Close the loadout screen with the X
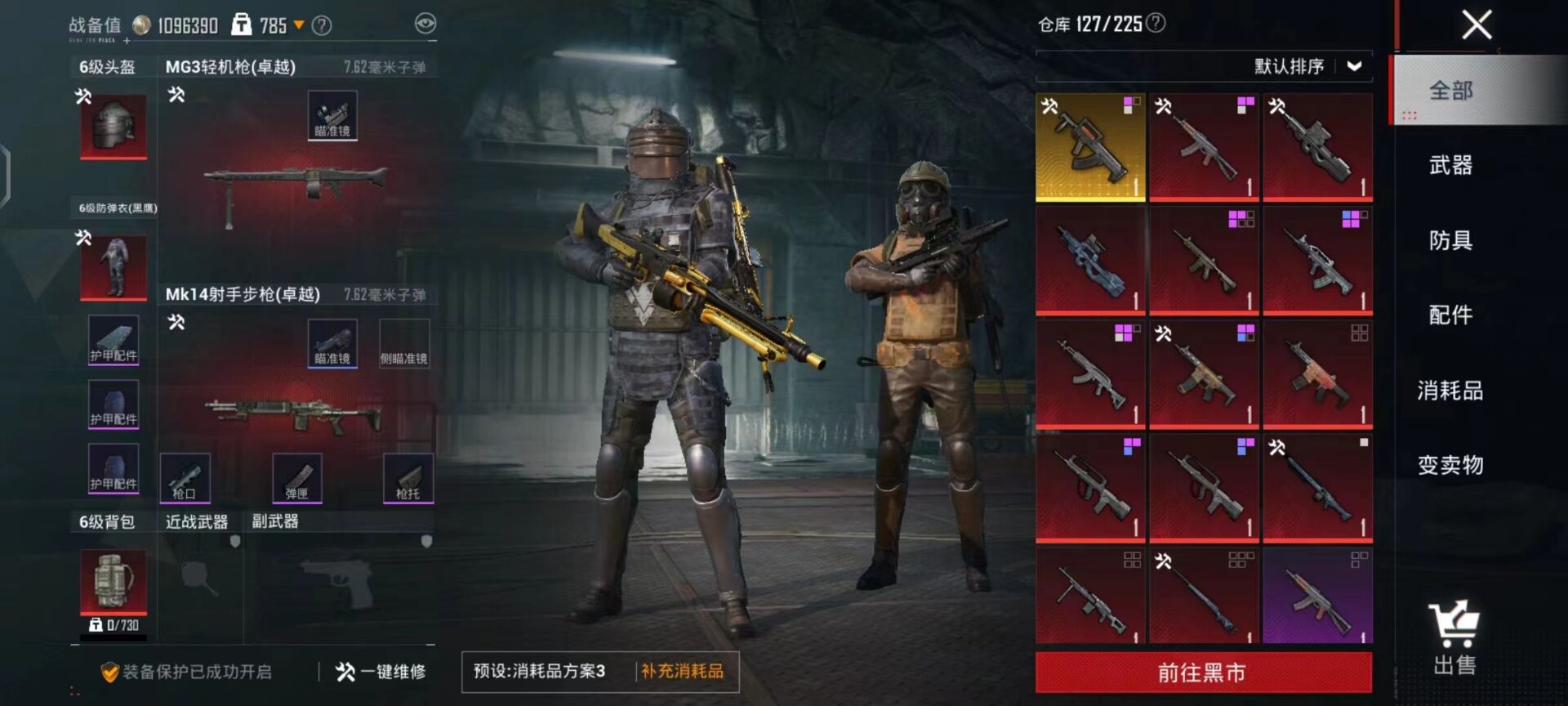Viewport: 1568px width, 706px height. (1477, 25)
